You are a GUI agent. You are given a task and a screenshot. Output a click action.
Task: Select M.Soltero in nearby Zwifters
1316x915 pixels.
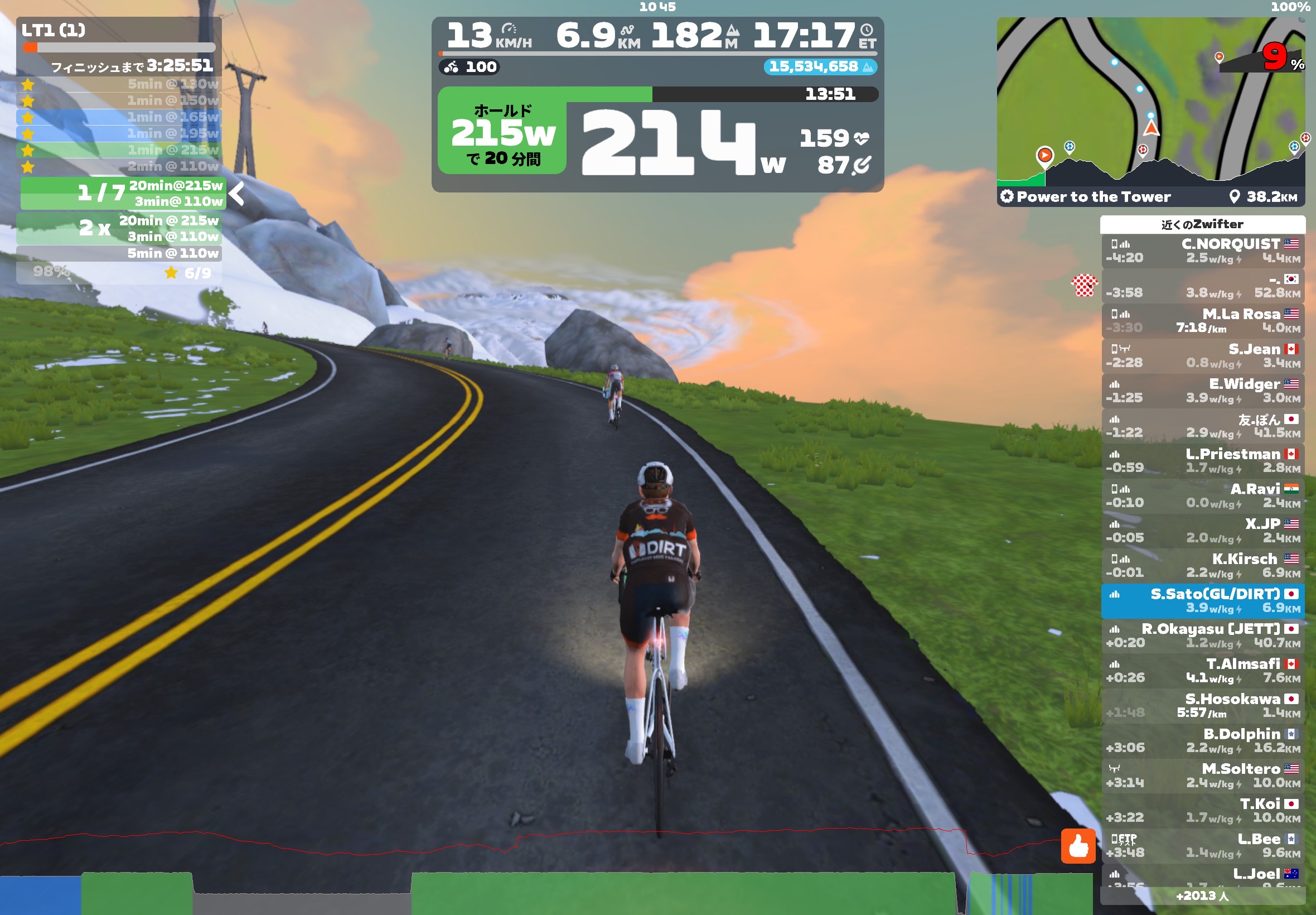(1202, 775)
